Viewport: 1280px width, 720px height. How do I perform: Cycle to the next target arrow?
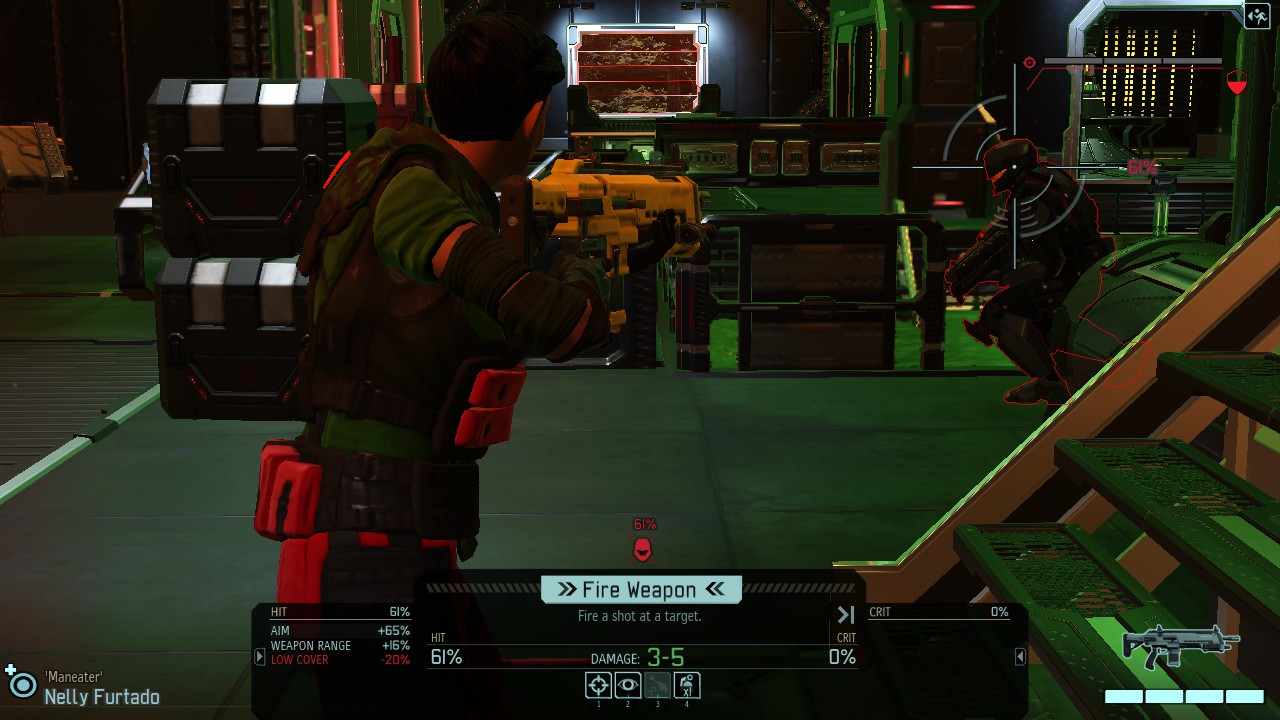coord(846,615)
